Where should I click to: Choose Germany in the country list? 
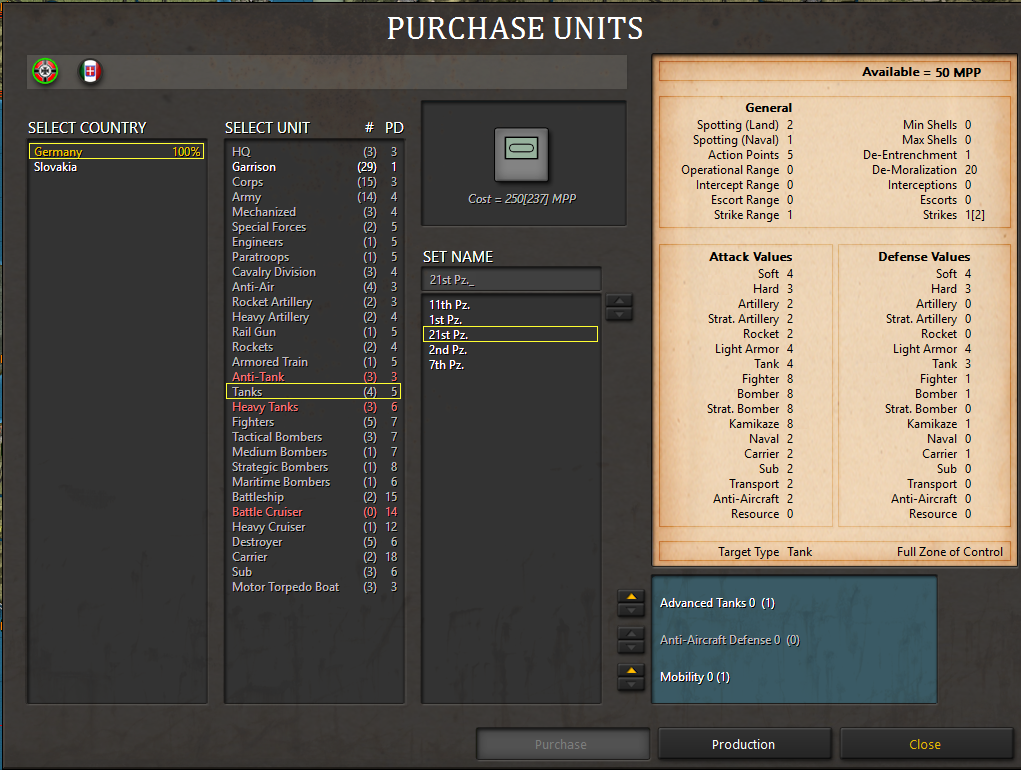pos(58,152)
